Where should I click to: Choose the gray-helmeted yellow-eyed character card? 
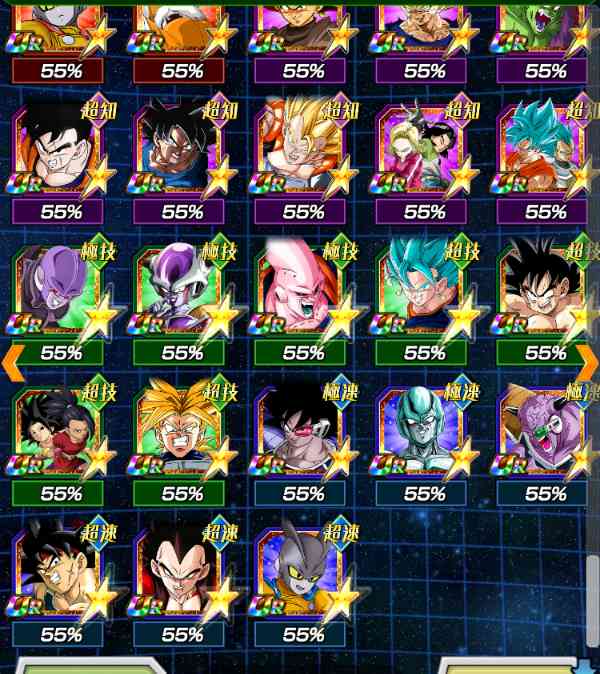pyautogui.click(x=303, y=573)
